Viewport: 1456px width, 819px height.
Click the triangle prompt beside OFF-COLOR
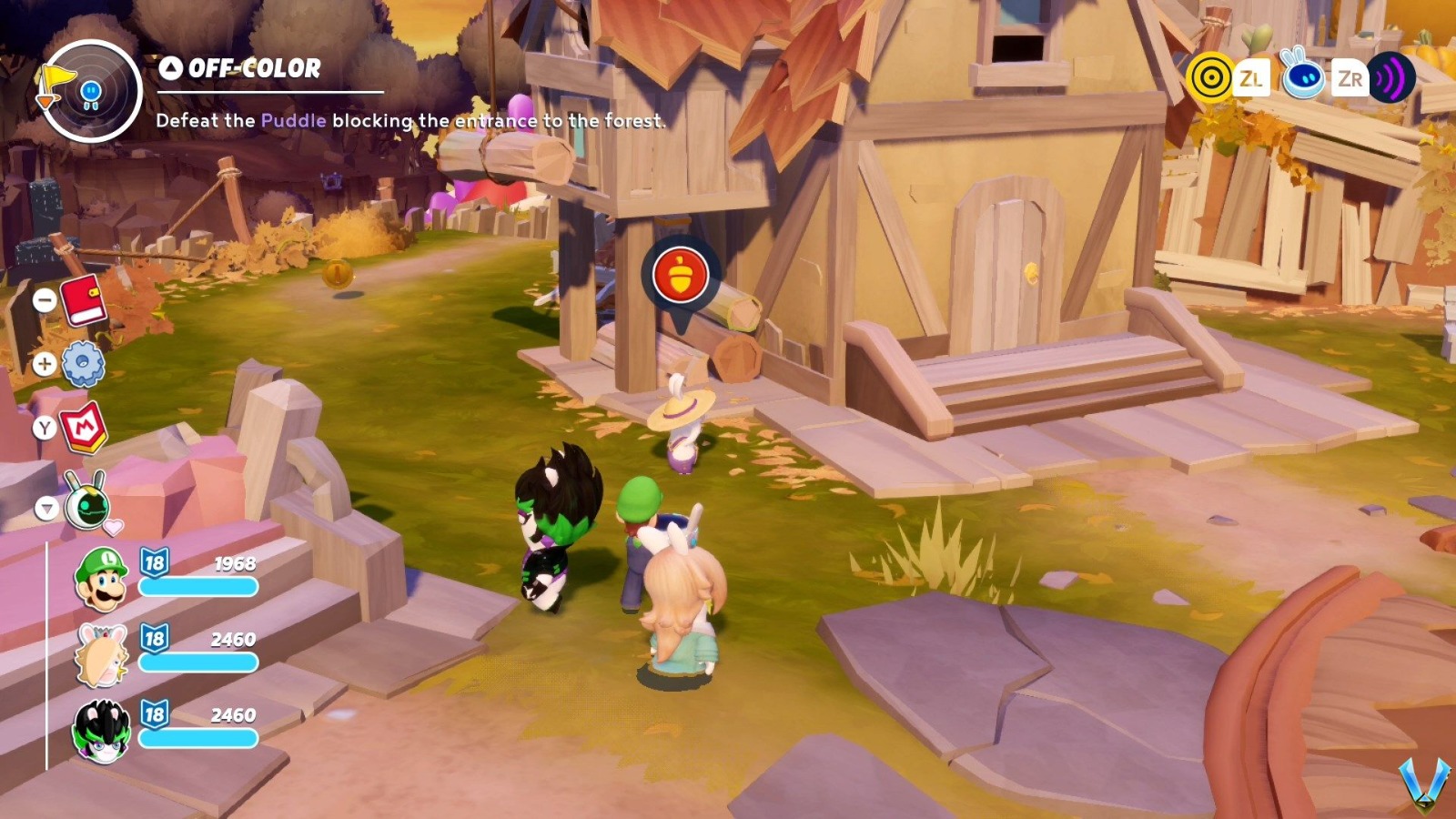[169, 66]
